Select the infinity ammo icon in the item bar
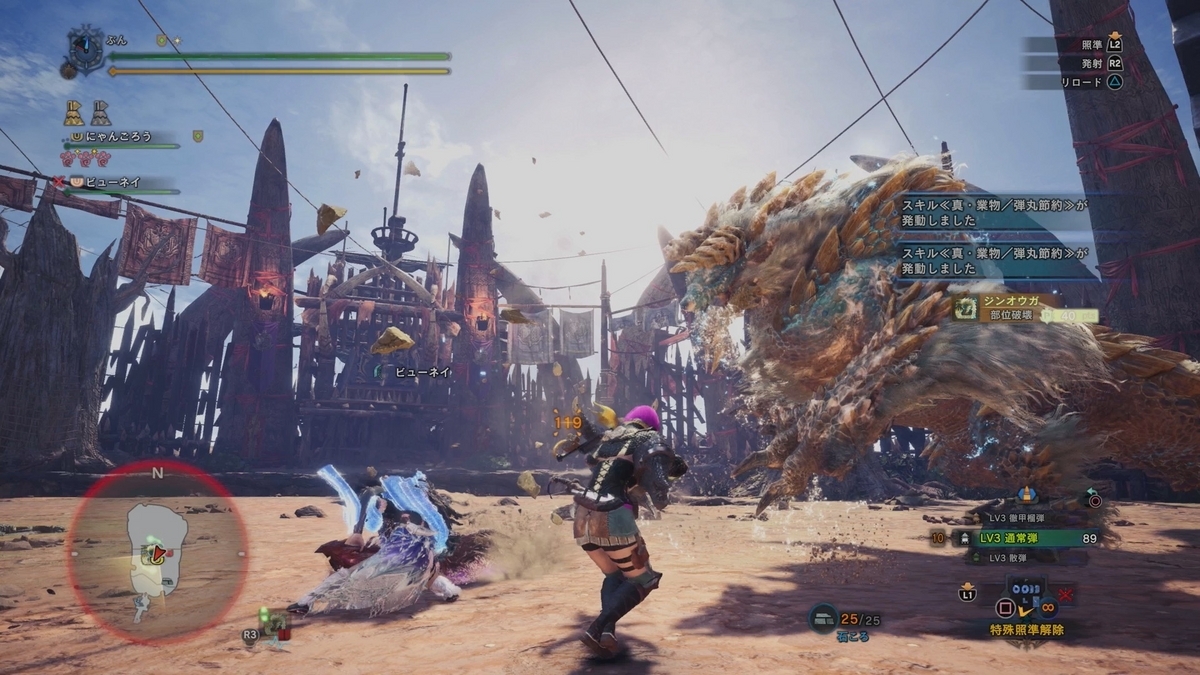The image size is (1200, 675). 1050,606
